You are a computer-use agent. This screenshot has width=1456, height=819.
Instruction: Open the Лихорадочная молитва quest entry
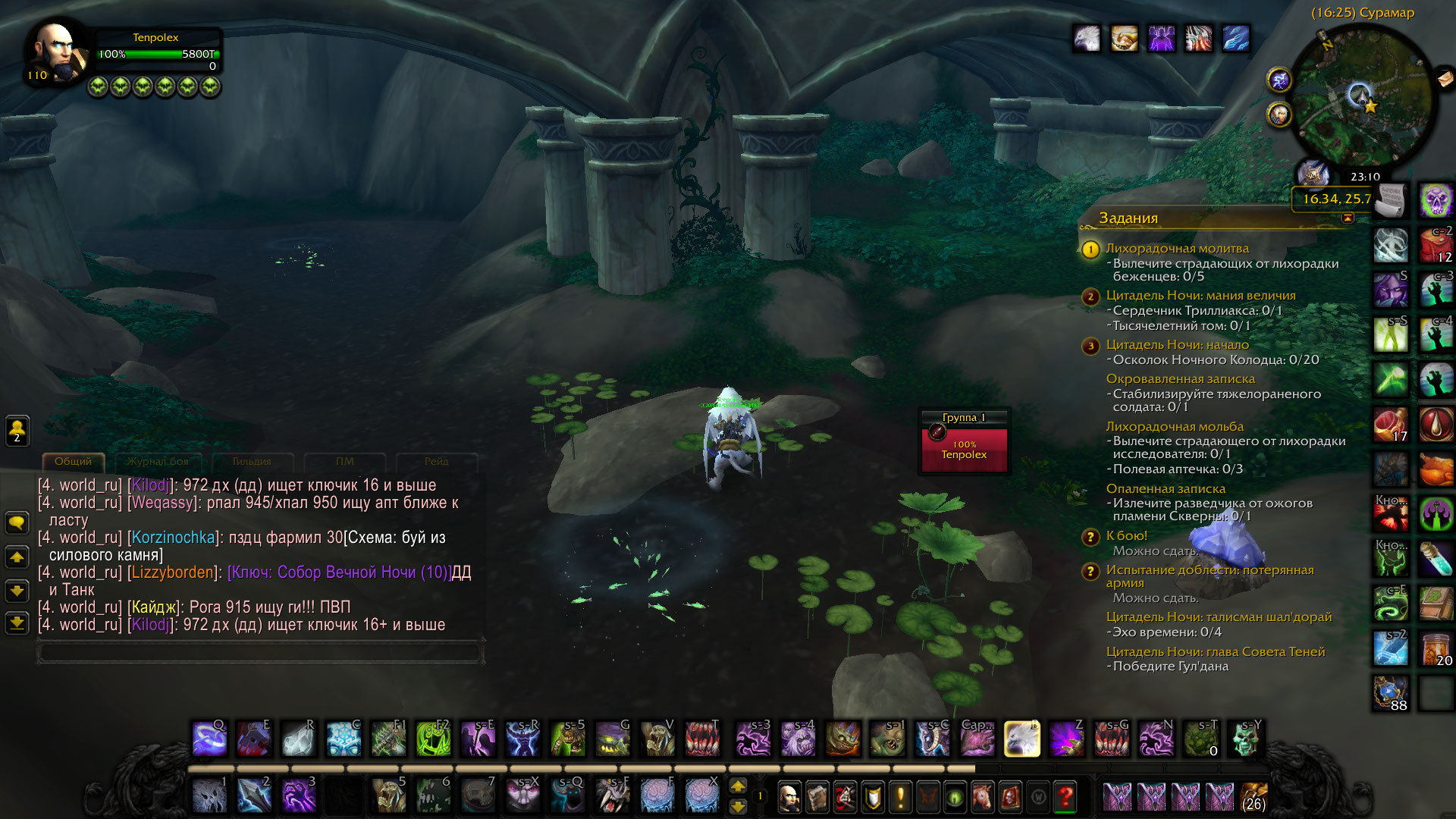pos(1177,249)
